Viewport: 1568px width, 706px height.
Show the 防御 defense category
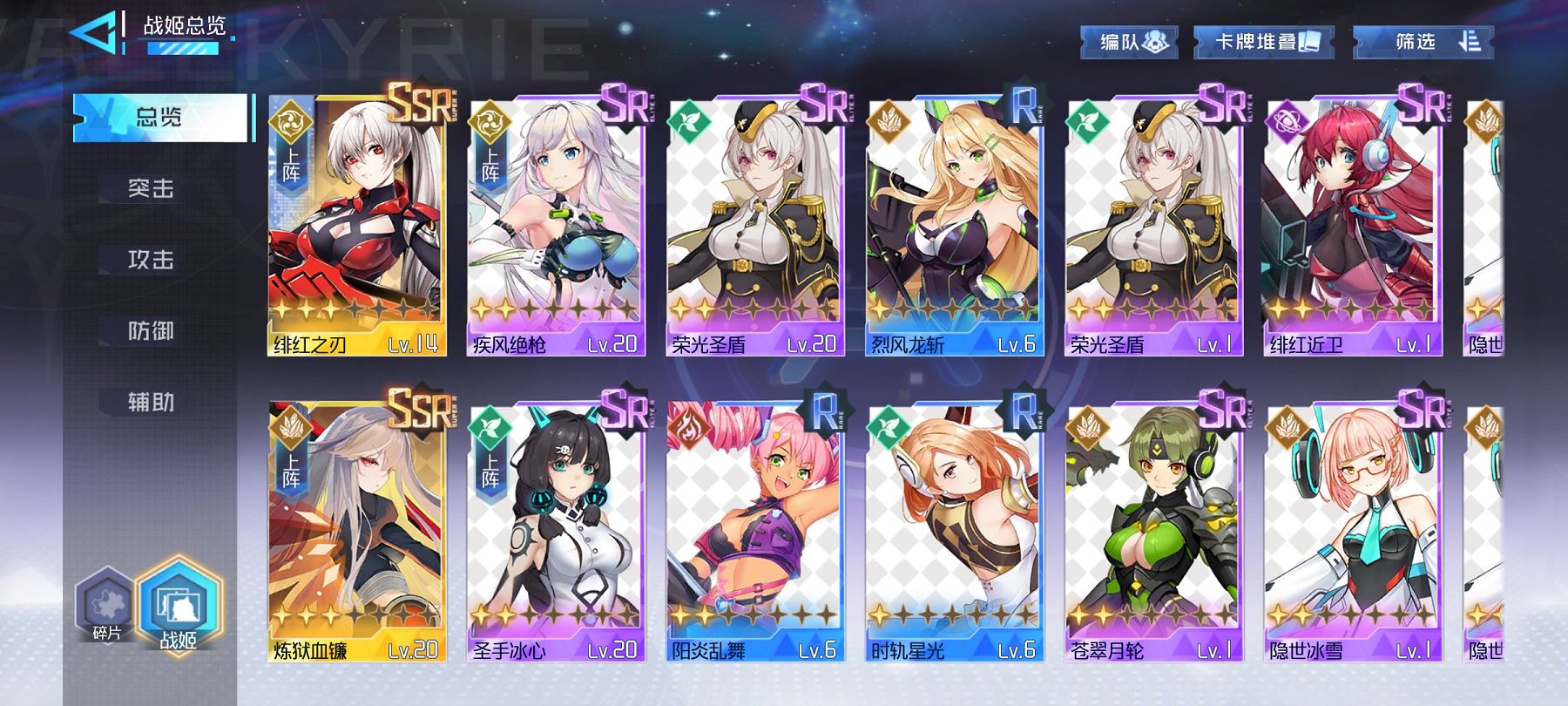point(152,331)
